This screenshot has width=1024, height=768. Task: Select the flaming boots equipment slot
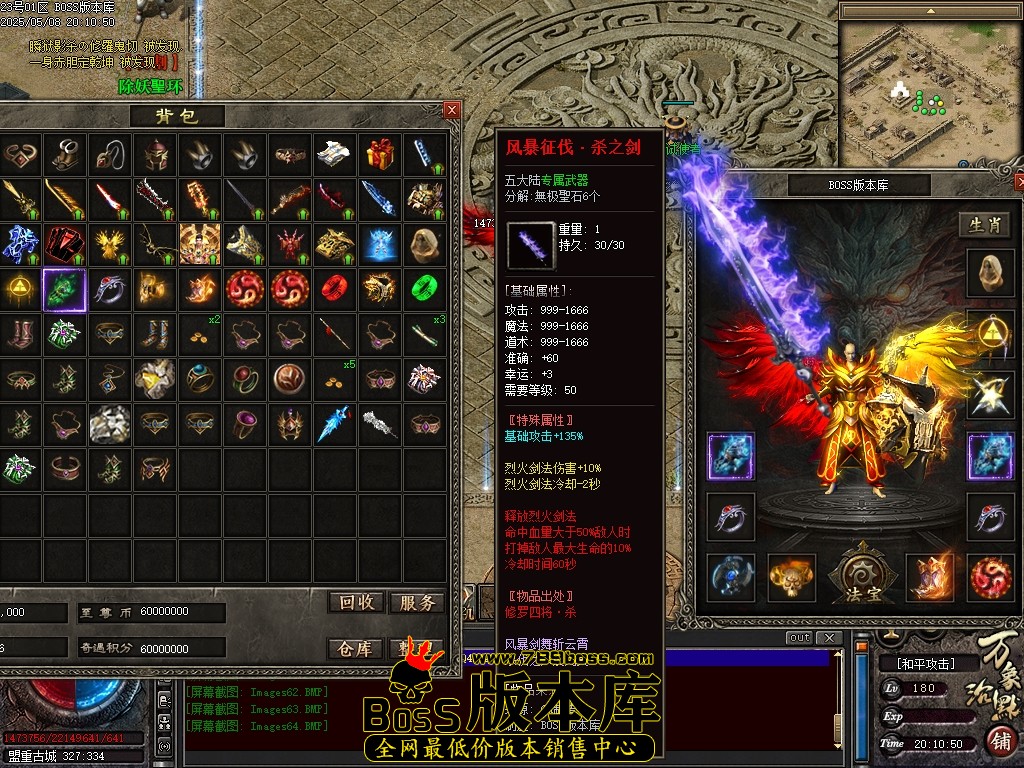point(930,578)
